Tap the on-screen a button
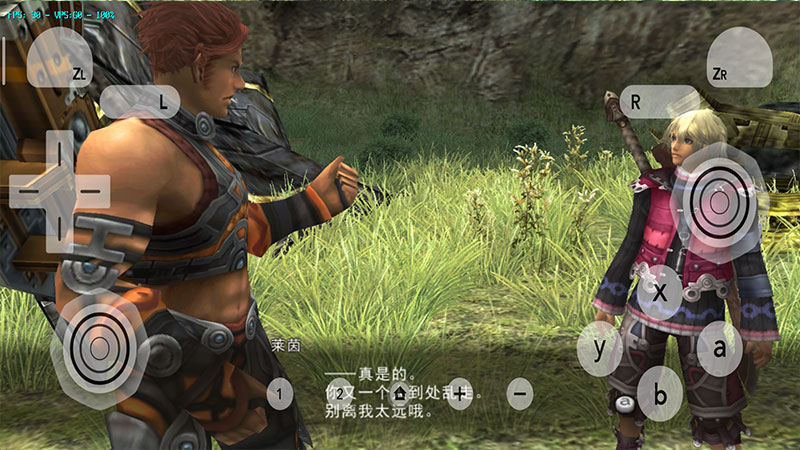 719,349
